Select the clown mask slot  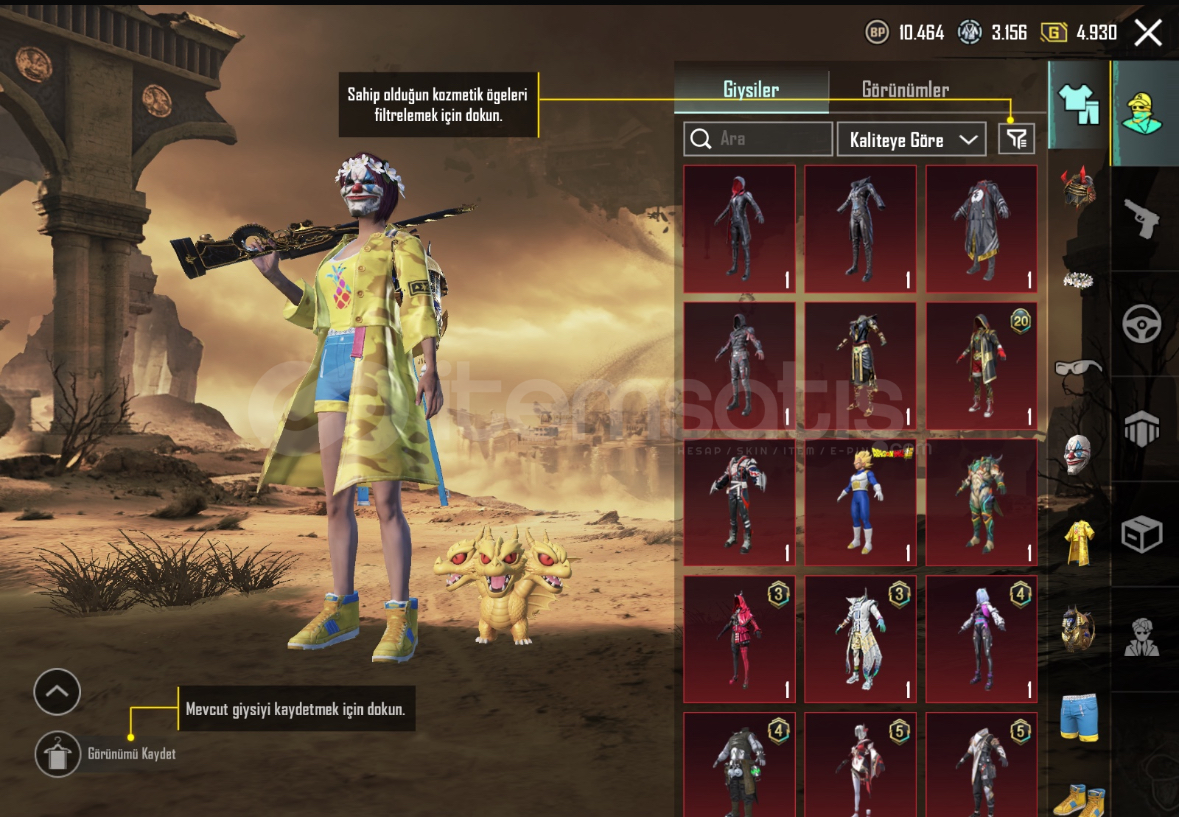(1078, 454)
